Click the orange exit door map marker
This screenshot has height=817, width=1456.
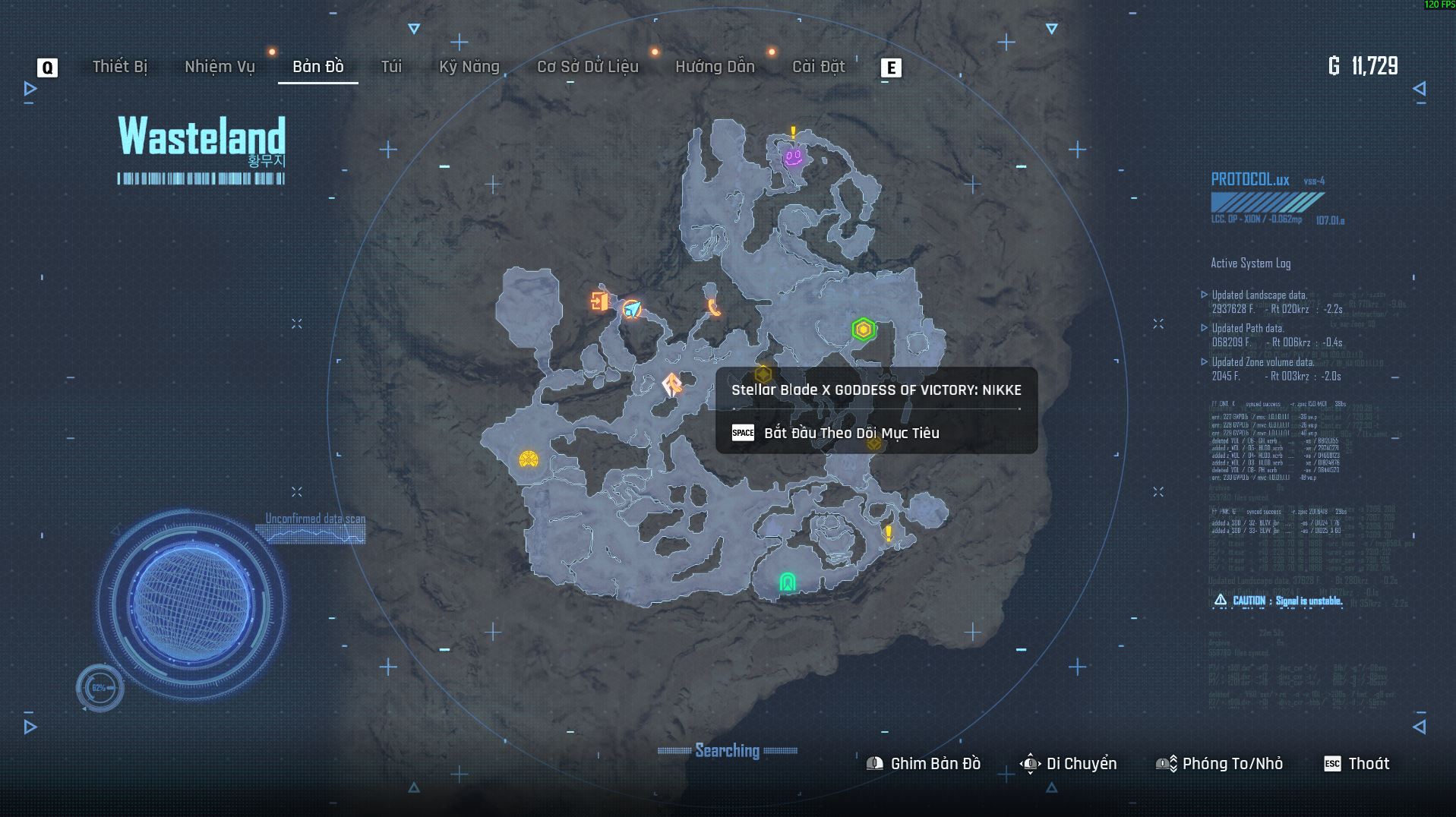click(x=599, y=301)
